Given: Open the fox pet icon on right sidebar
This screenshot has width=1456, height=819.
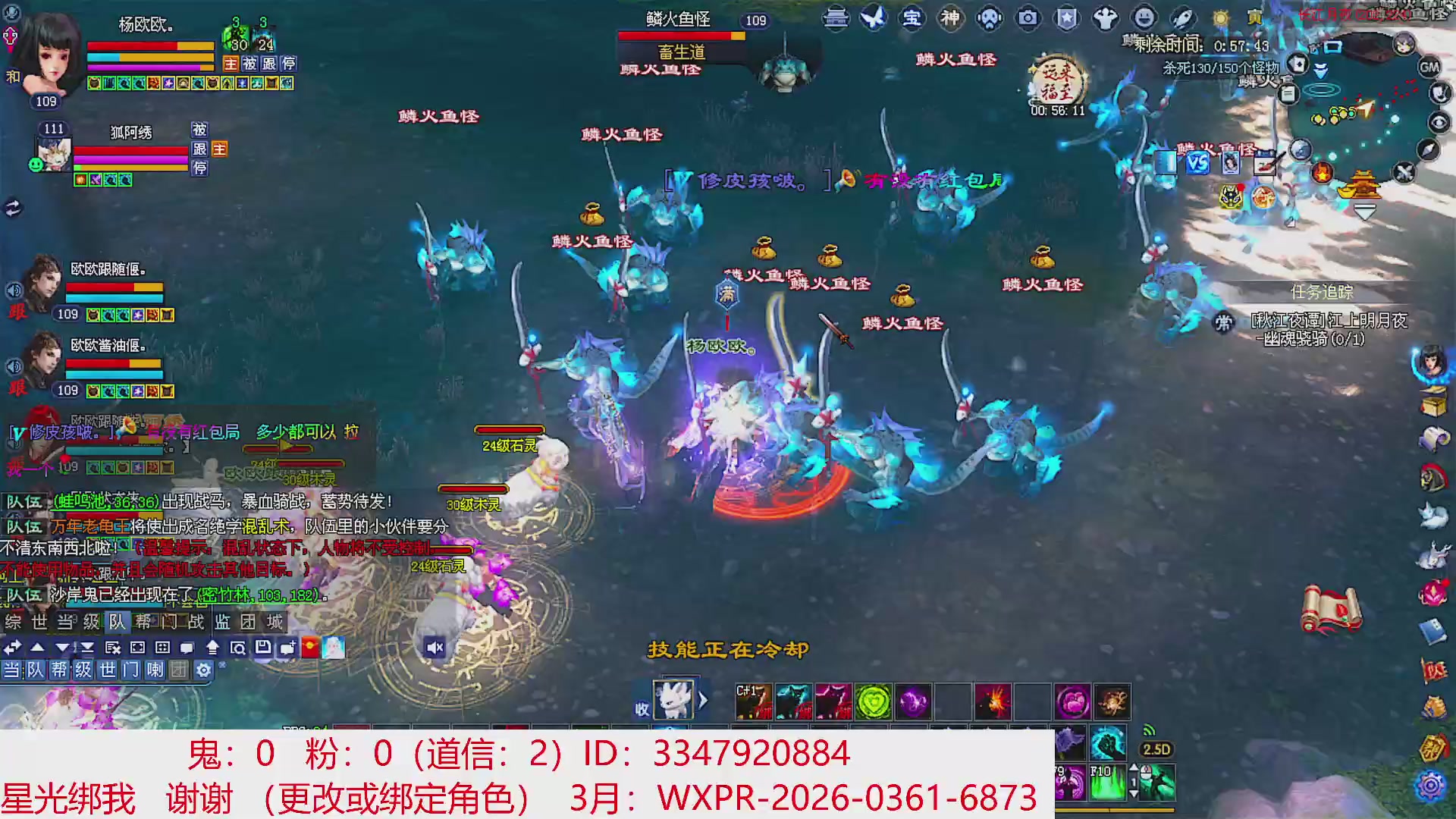Looking at the screenshot, I should 1434,513.
